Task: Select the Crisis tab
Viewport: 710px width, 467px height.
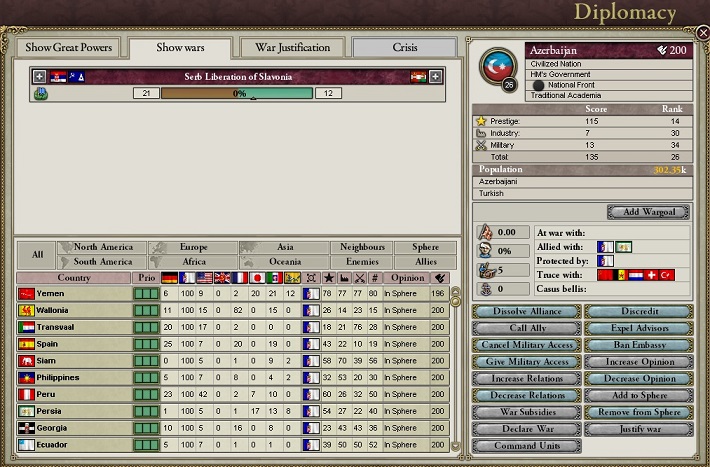Action: click(x=404, y=48)
